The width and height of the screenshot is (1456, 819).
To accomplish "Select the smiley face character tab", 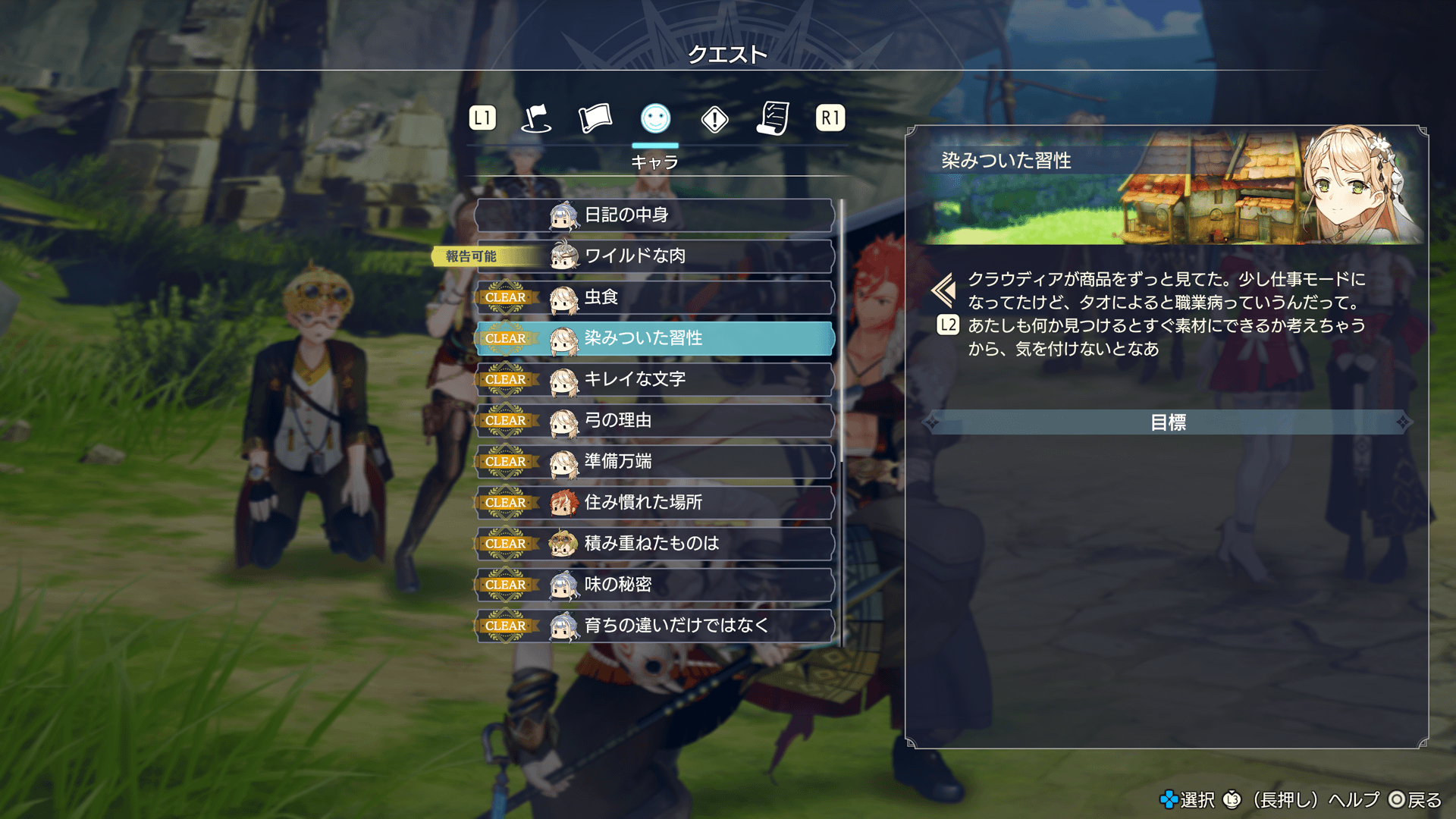I will click(x=655, y=118).
